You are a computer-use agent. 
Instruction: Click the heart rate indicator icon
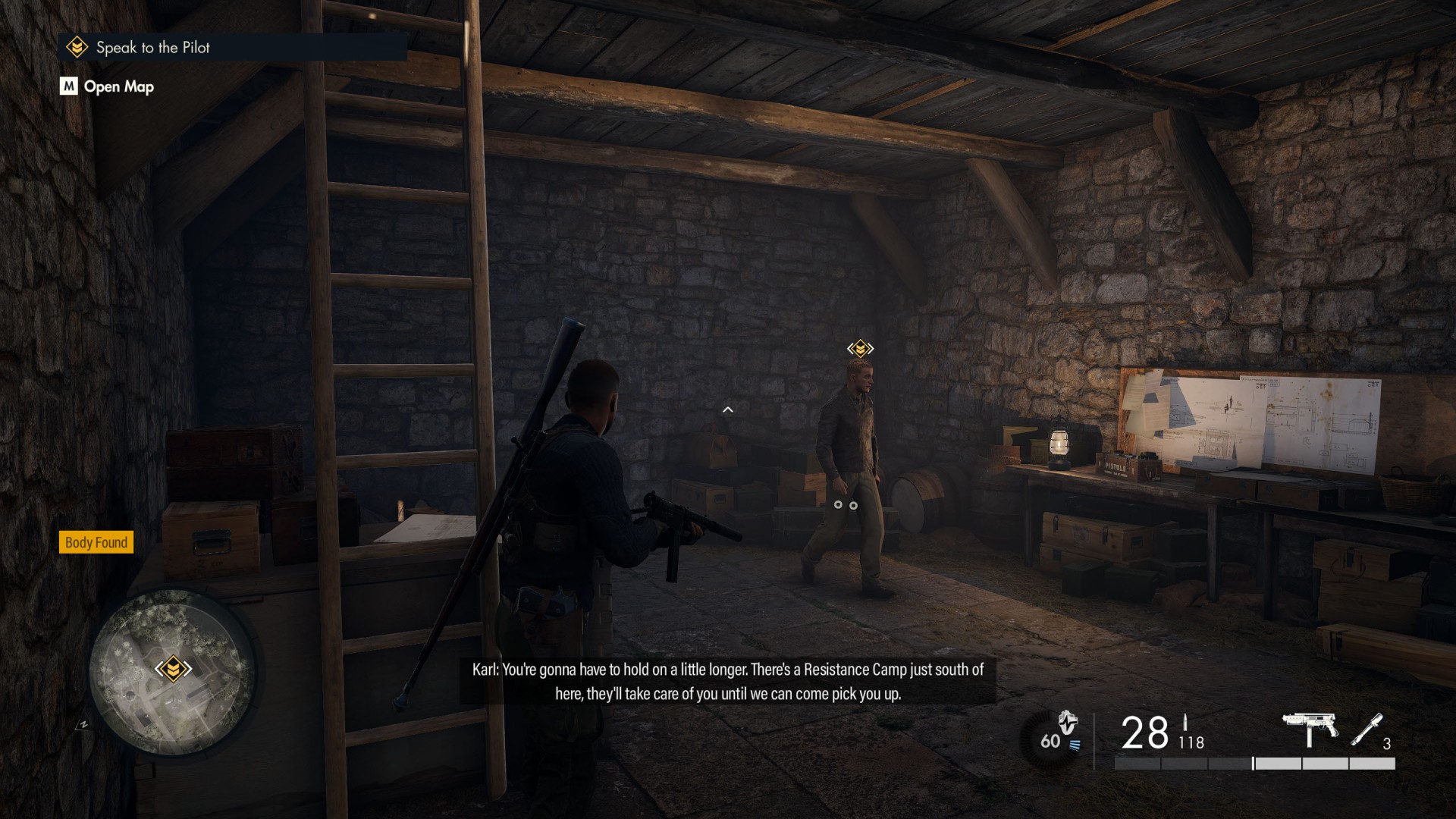[1067, 723]
